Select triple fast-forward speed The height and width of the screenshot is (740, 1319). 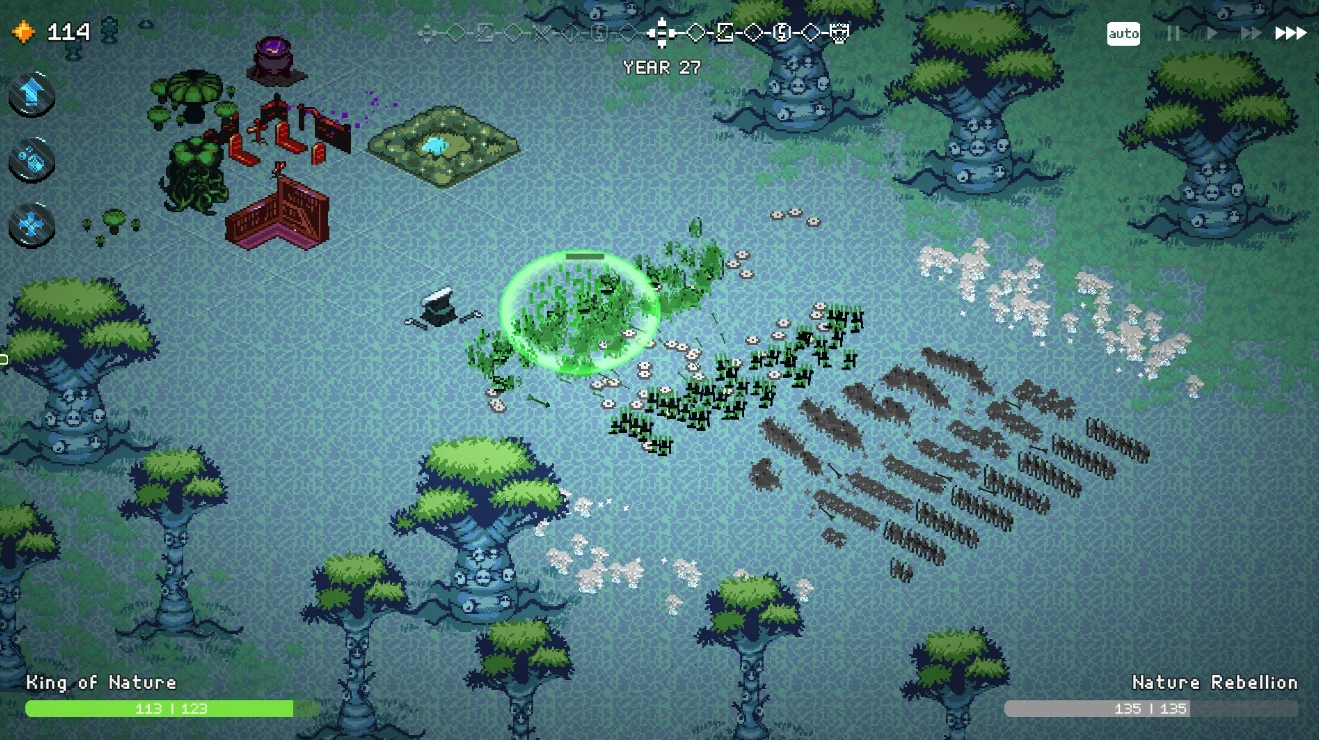coord(1290,34)
